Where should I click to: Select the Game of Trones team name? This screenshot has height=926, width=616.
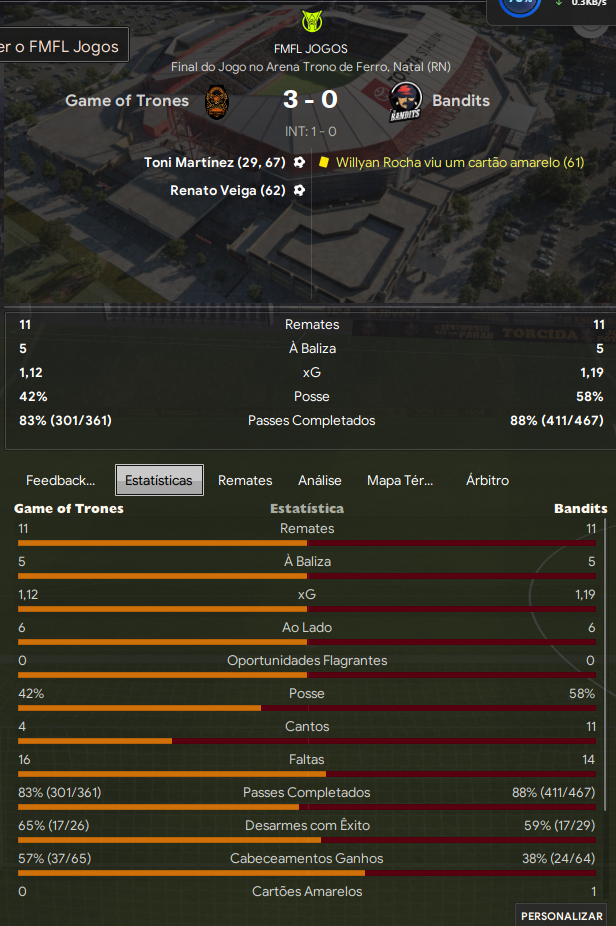[x=127, y=100]
